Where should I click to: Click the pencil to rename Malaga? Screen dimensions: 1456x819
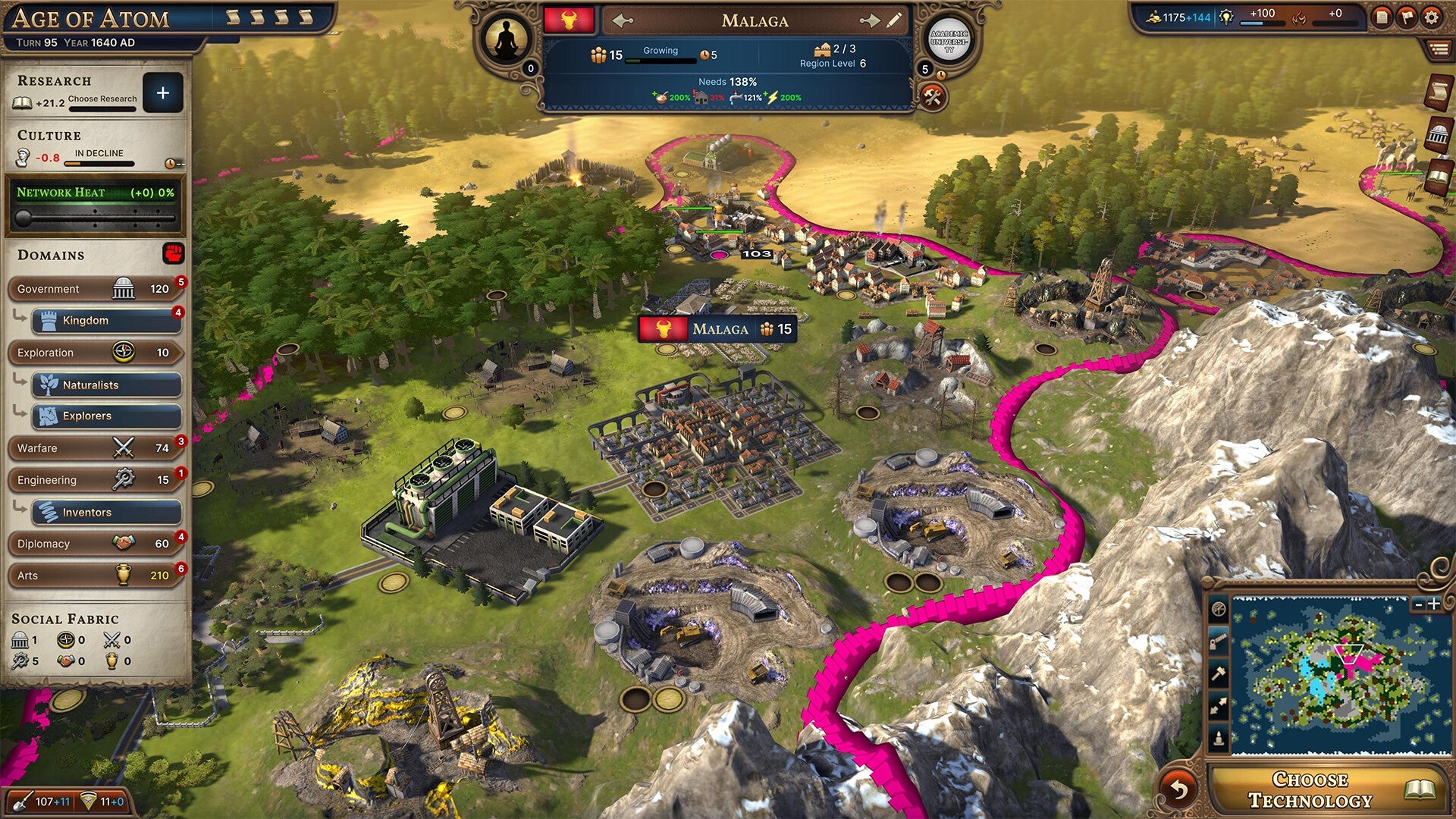tap(893, 21)
